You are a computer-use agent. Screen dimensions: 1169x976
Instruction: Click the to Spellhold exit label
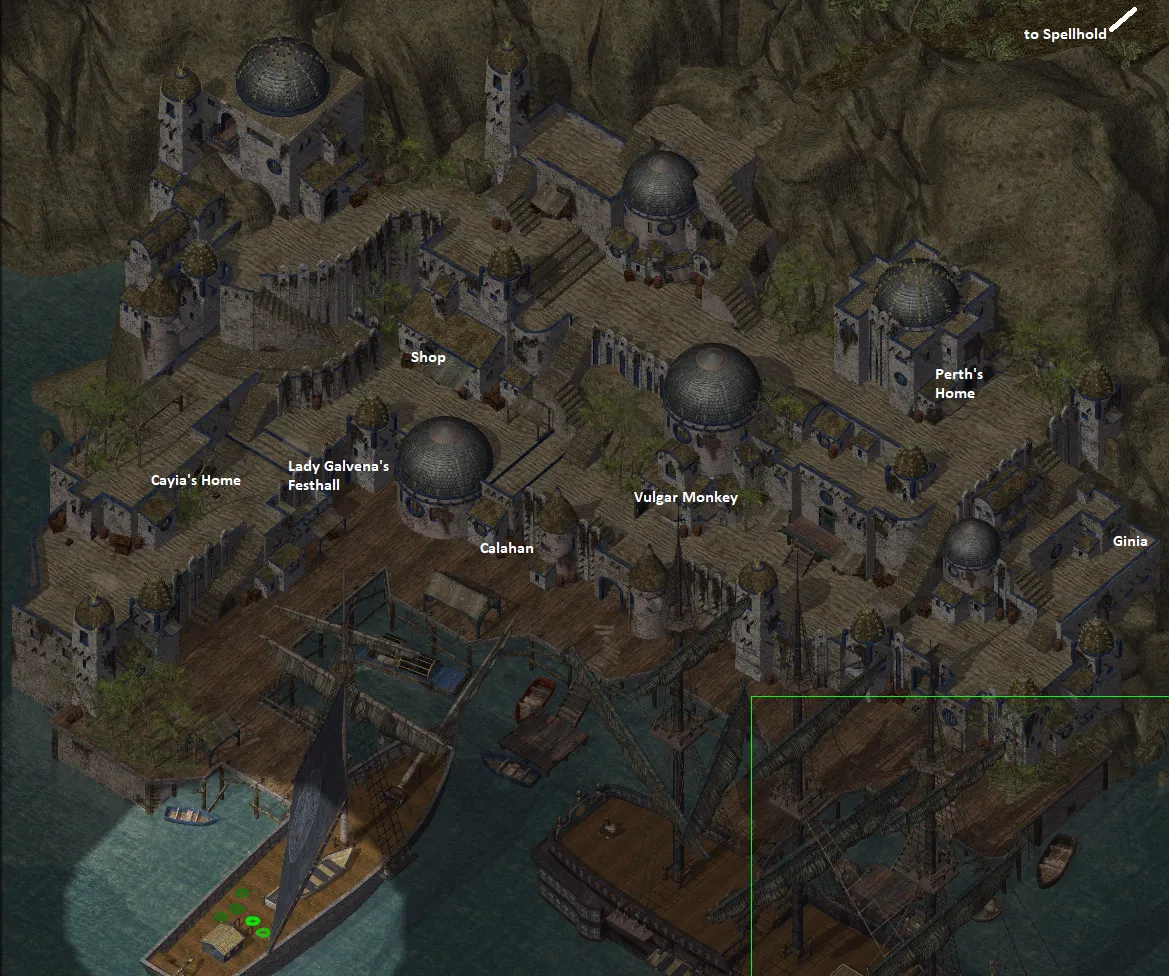click(1064, 34)
